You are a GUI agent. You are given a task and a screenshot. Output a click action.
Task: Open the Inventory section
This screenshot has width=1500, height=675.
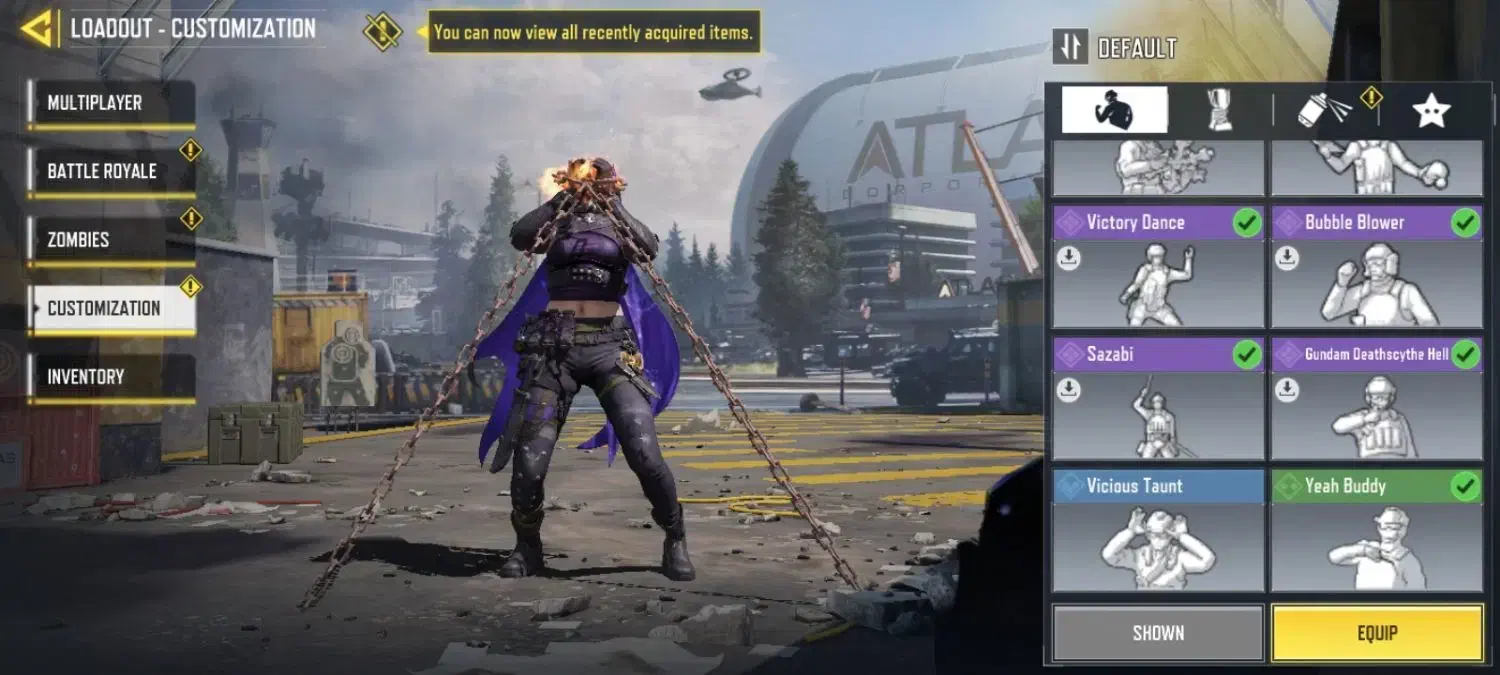(x=111, y=377)
